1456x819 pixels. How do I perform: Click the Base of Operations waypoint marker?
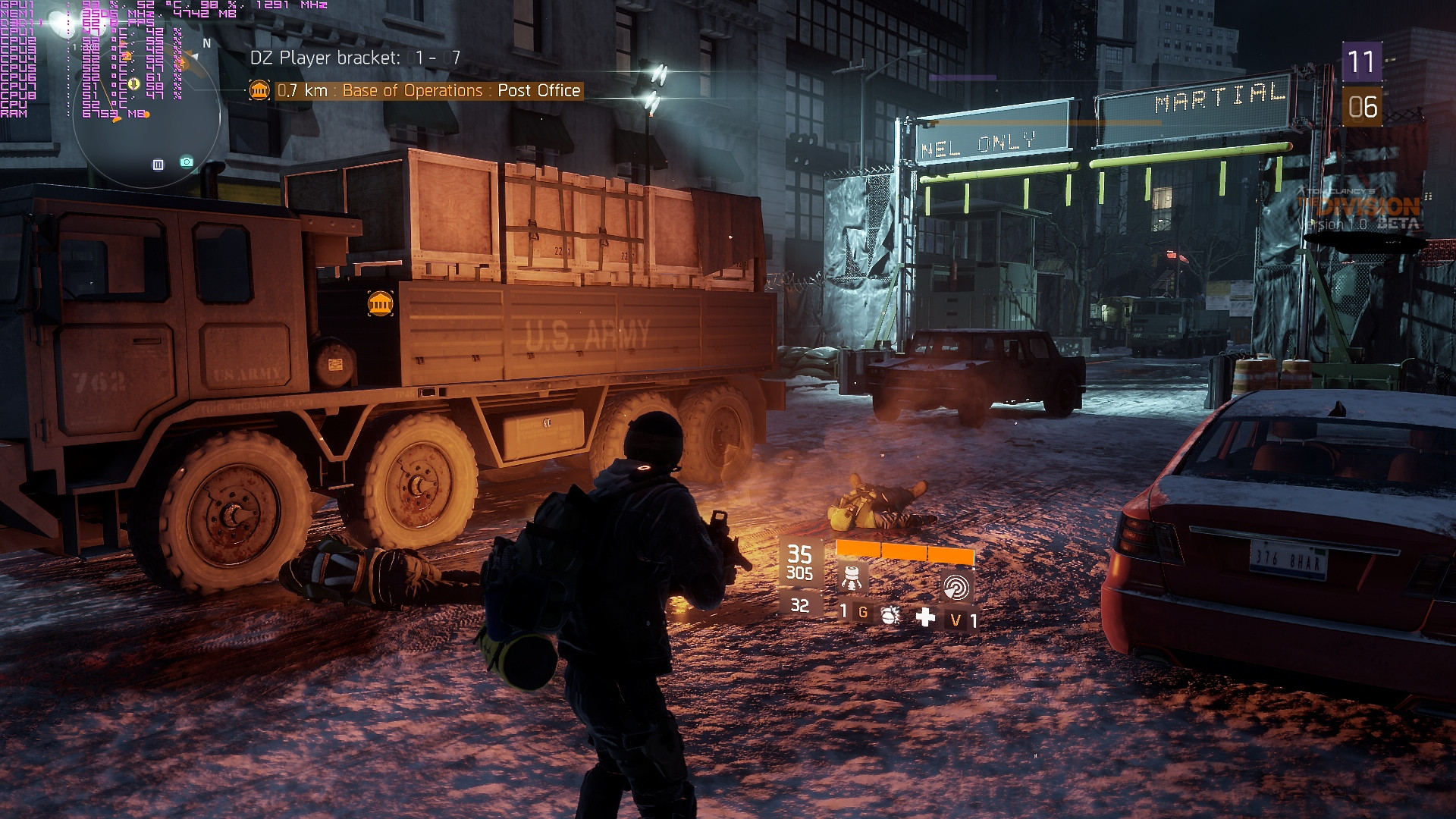click(380, 303)
